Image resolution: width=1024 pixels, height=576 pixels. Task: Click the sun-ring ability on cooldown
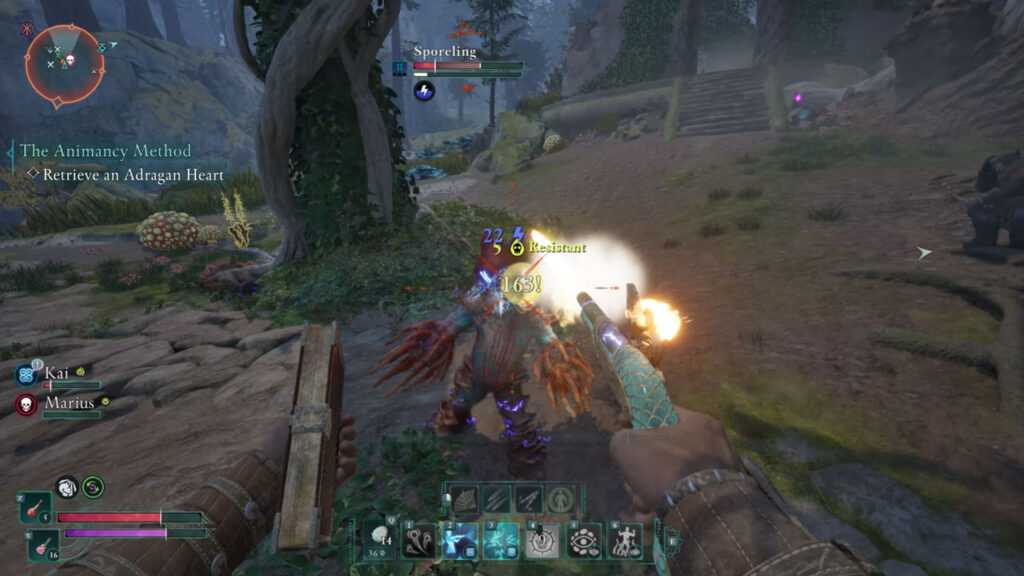542,541
